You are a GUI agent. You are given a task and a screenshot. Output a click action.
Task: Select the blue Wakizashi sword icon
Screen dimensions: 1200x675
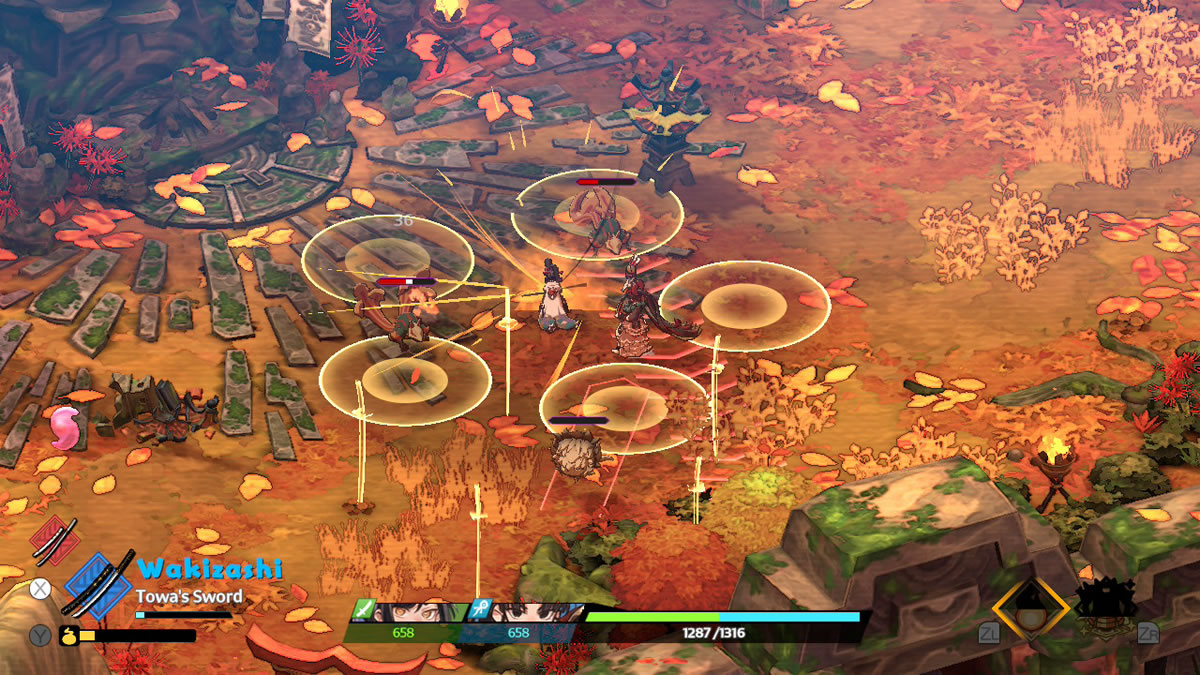point(98,585)
